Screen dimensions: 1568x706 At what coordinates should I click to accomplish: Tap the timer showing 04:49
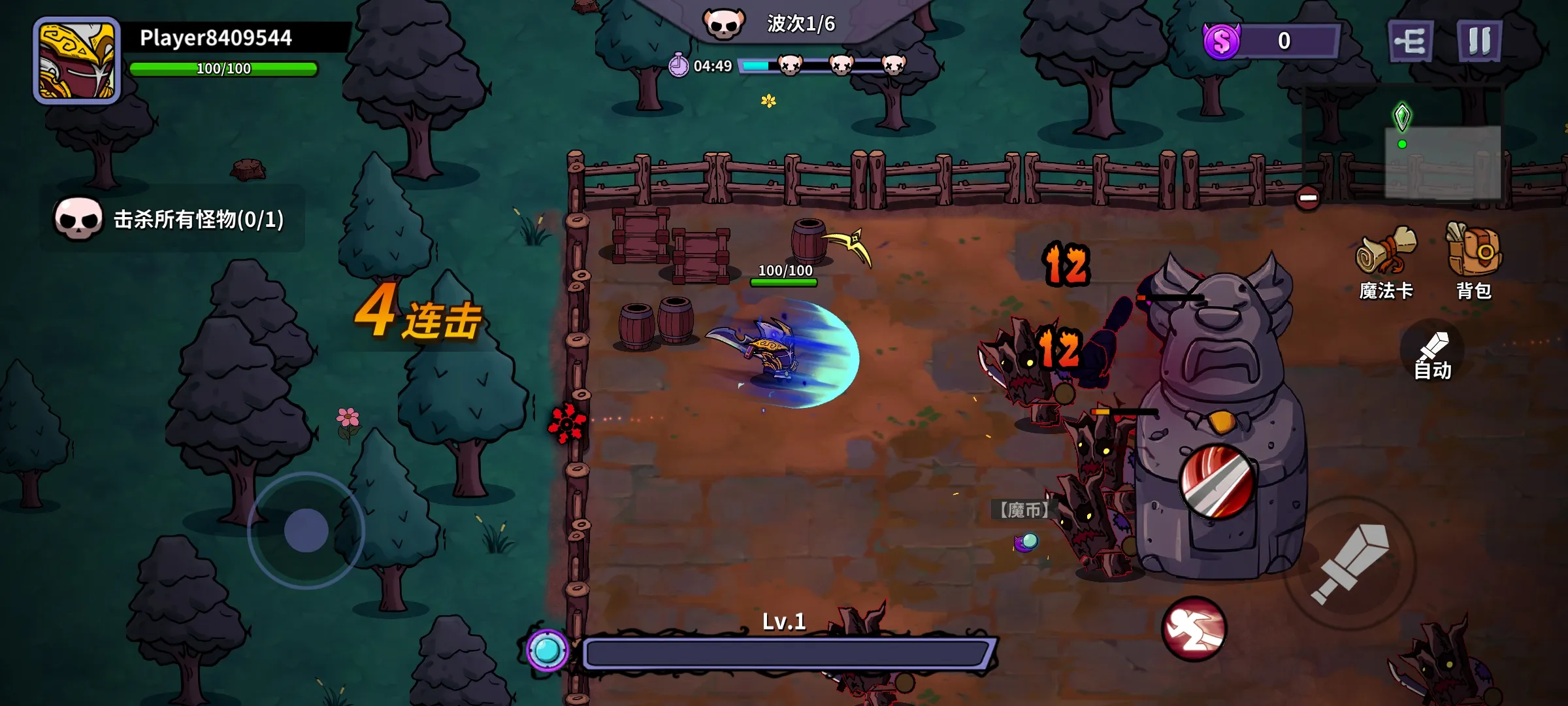tap(702, 65)
